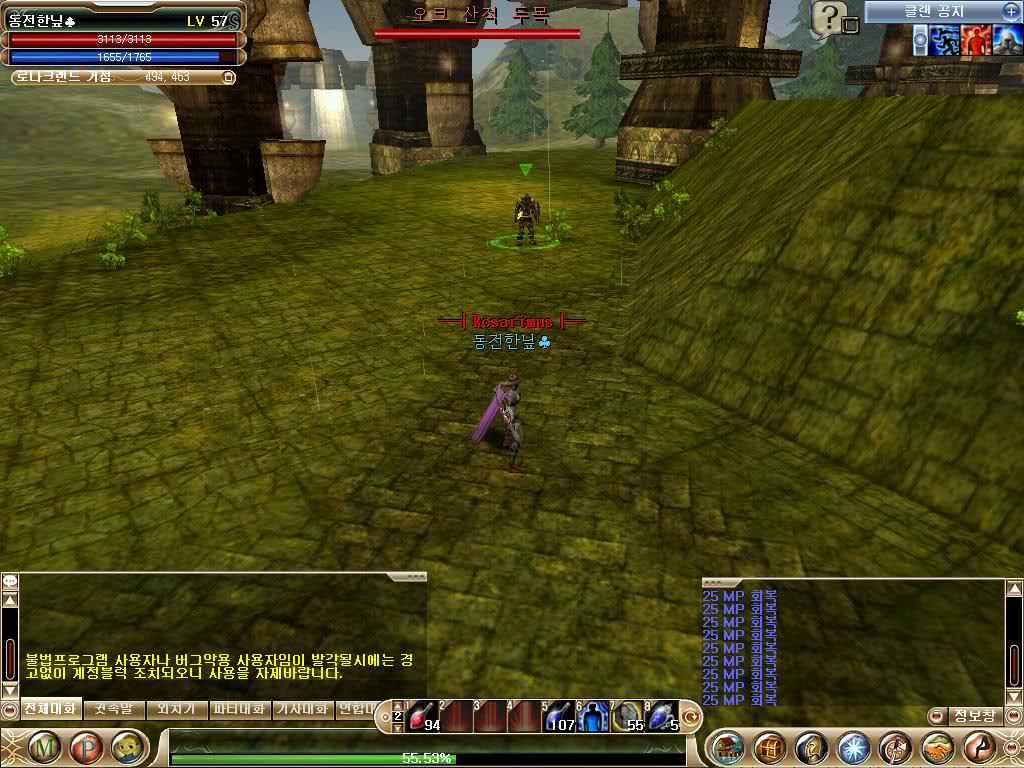
Task: Open the house icon menu
Action: (x=729, y=747)
